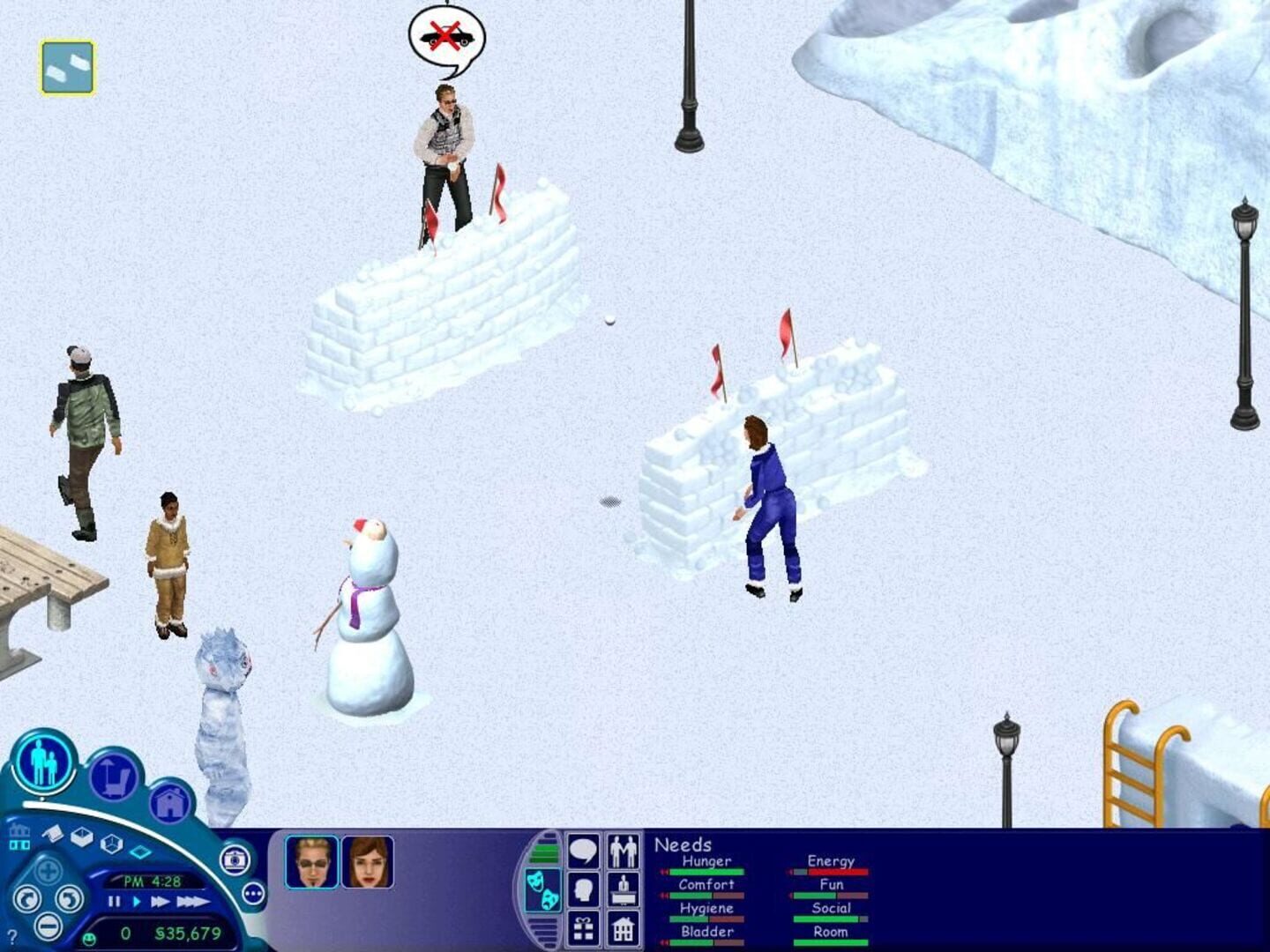Zoom out using the minus button
The width and height of the screenshot is (1270, 952).
pyautogui.click(x=47, y=927)
